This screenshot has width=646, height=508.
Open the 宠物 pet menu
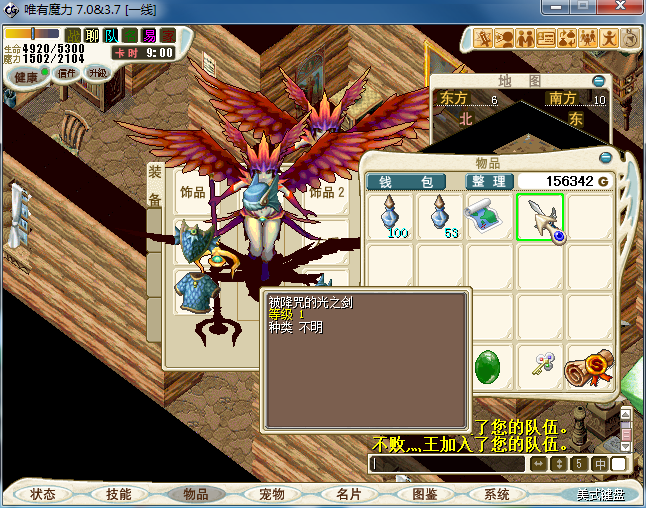272,494
